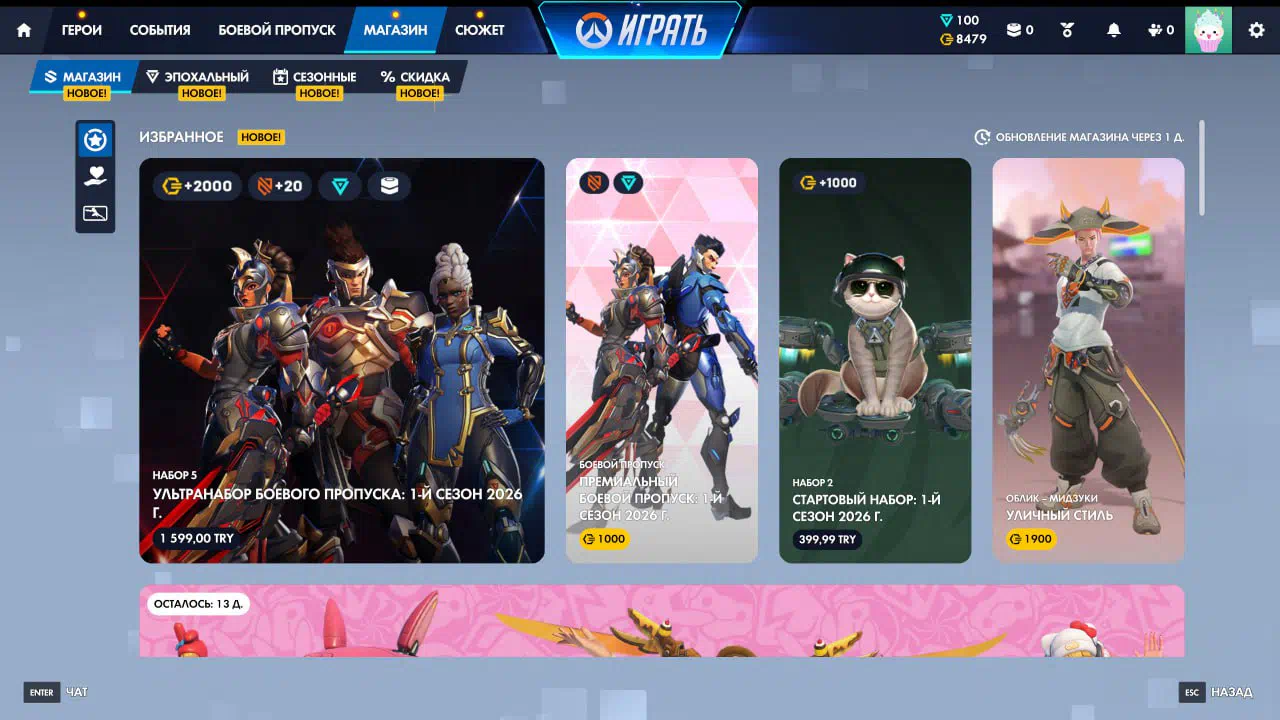Select the star featured category icon
1280x720 pixels.
[95, 140]
